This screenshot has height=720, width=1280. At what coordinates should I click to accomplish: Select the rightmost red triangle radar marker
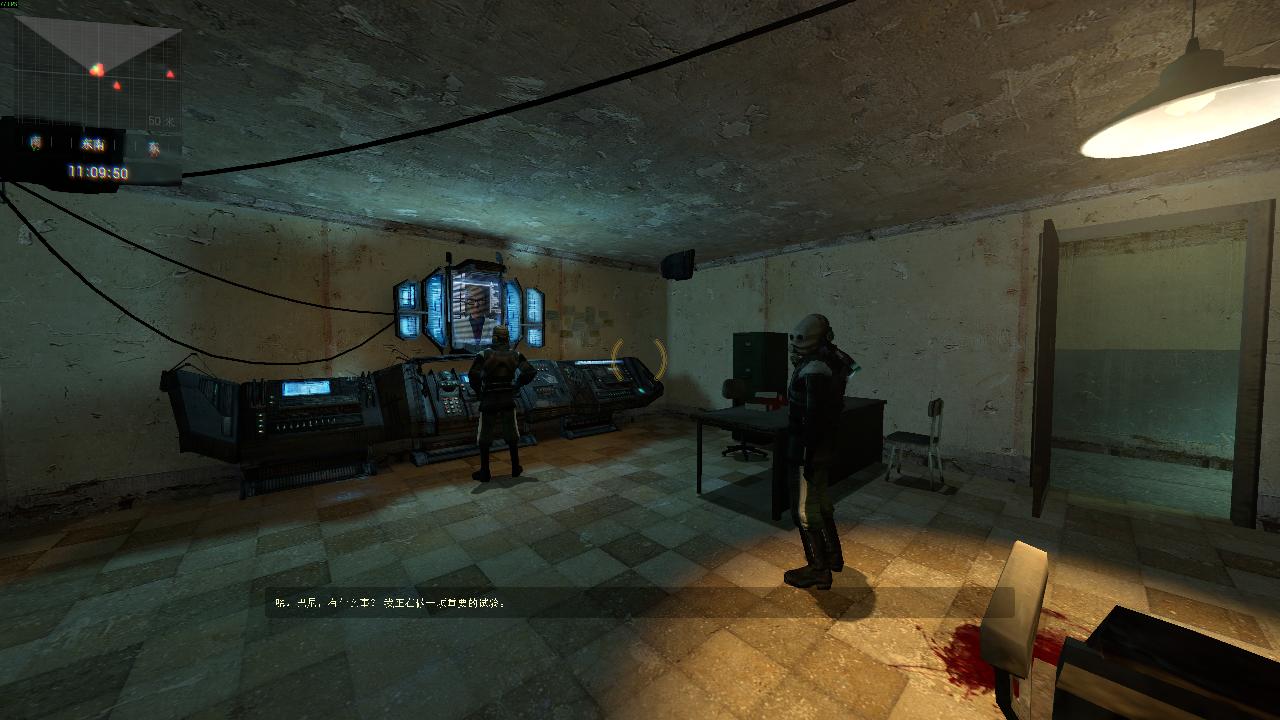[x=170, y=74]
